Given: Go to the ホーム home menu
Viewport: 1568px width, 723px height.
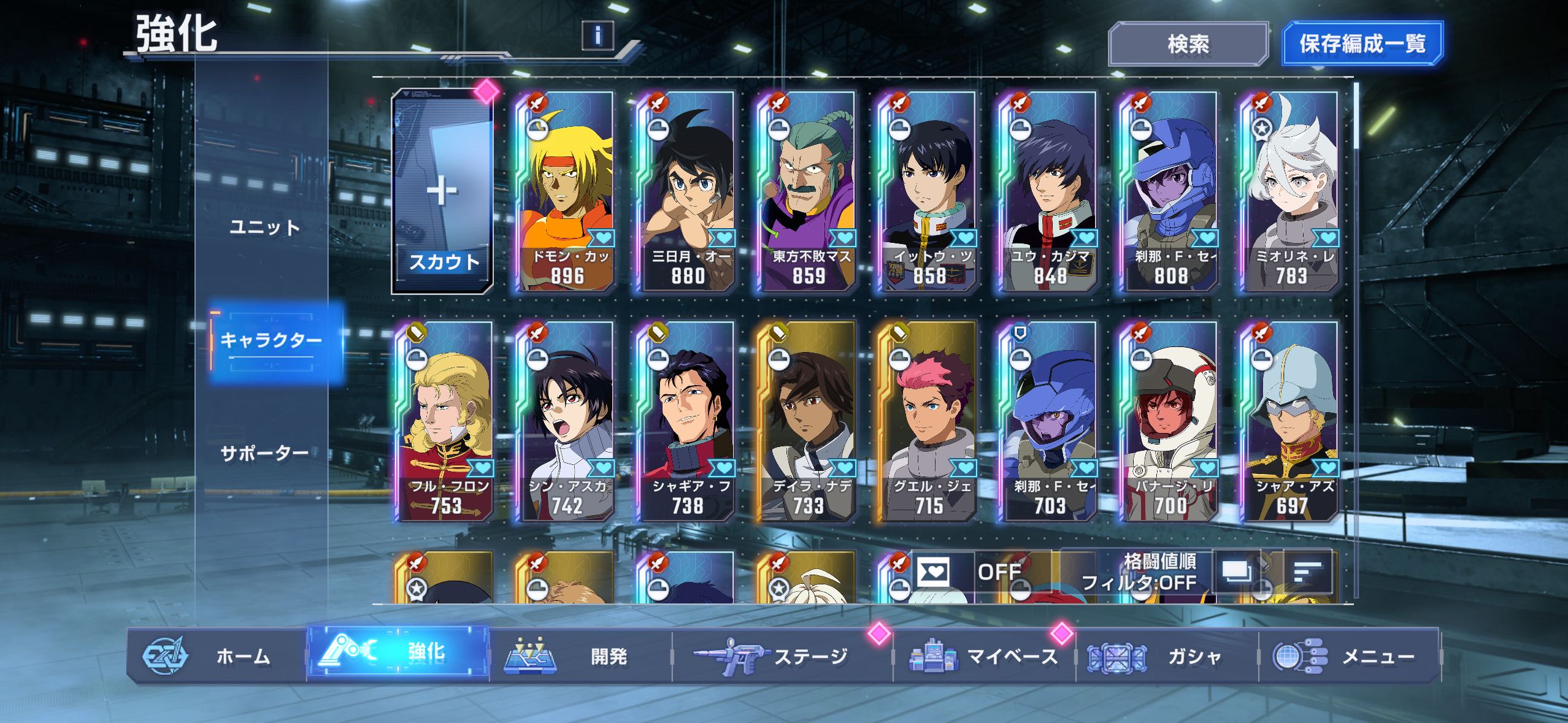Looking at the screenshot, I should point(215,656).
